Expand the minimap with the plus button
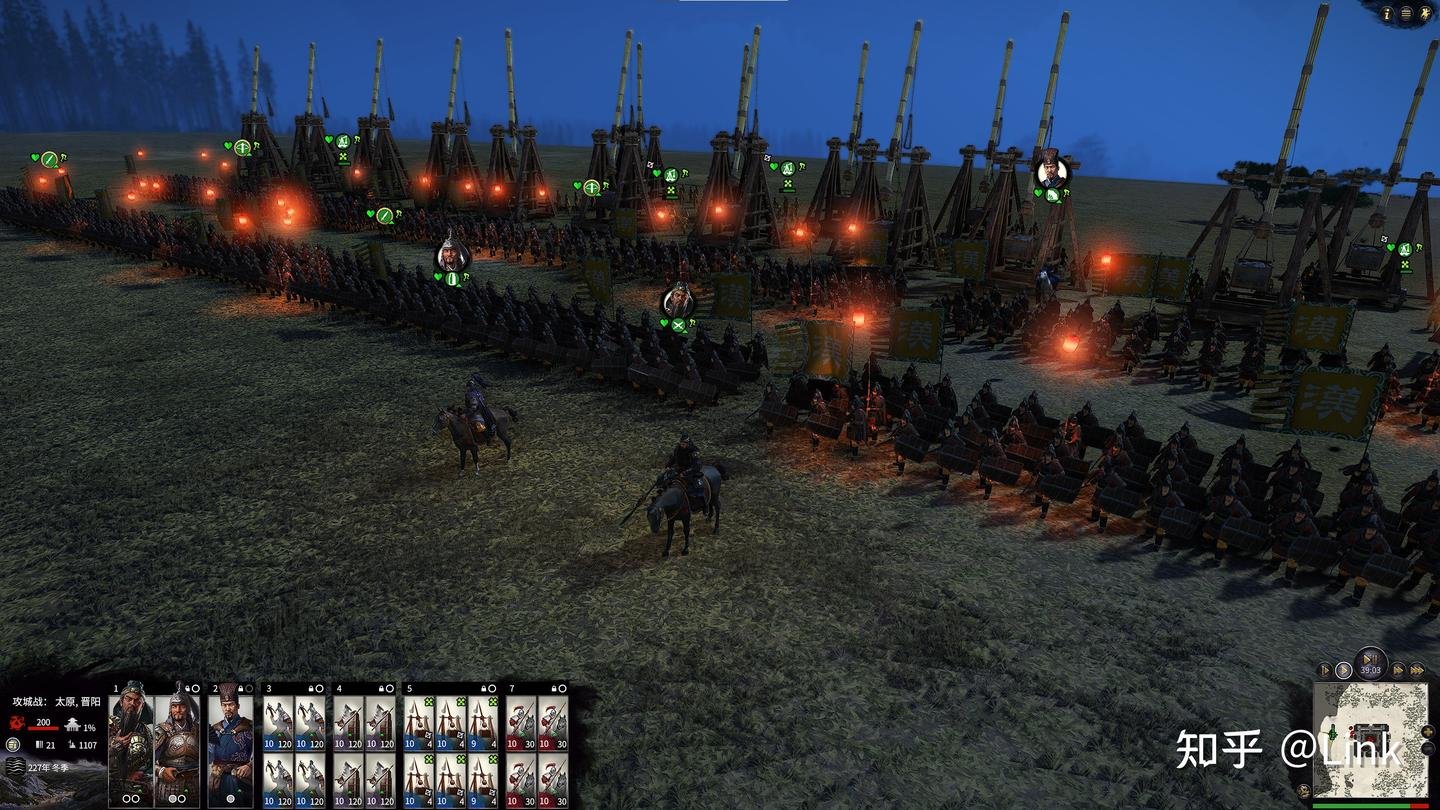1440x810 pixels. 1428,731
